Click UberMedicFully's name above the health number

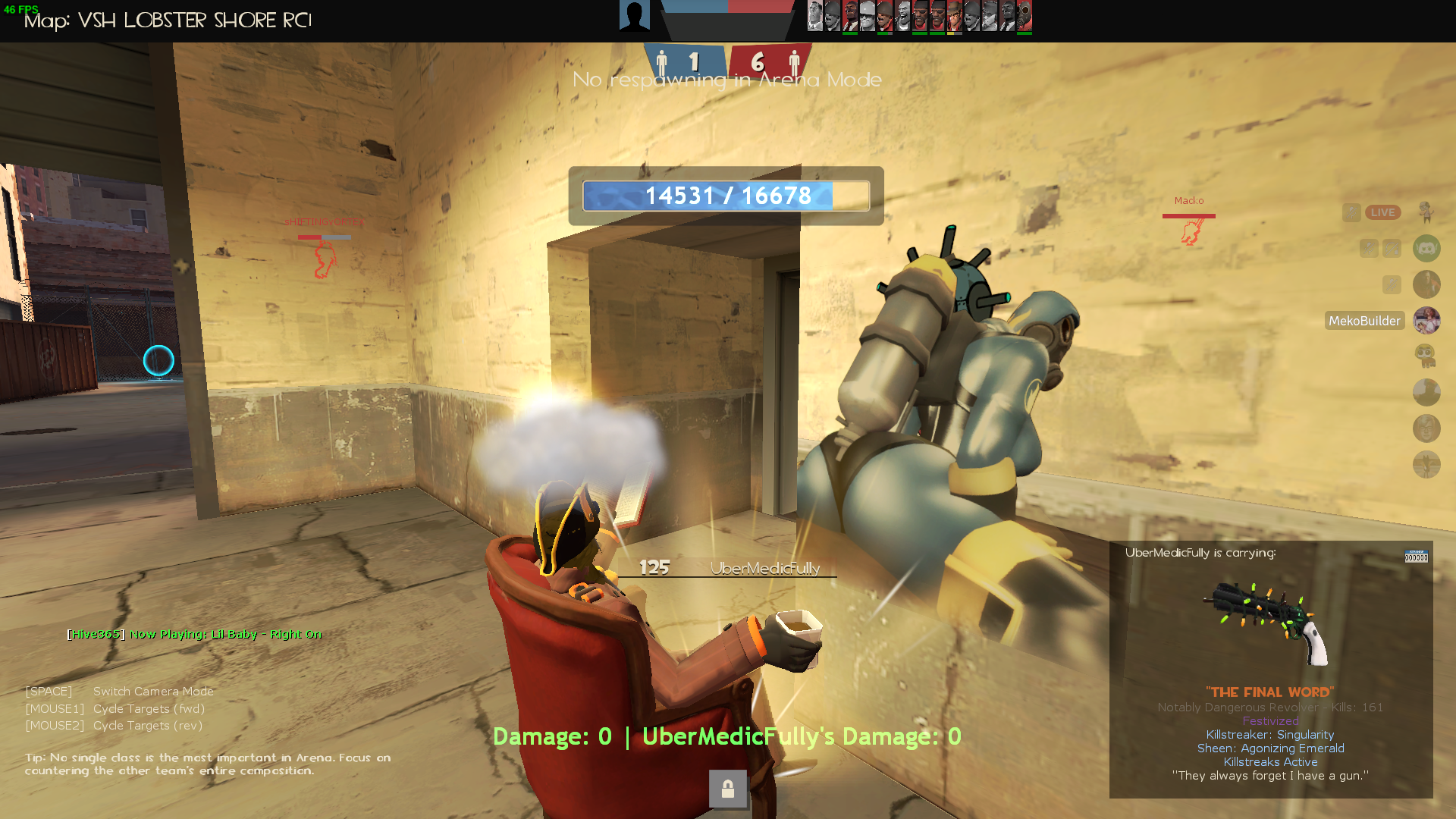click(765, 568)
